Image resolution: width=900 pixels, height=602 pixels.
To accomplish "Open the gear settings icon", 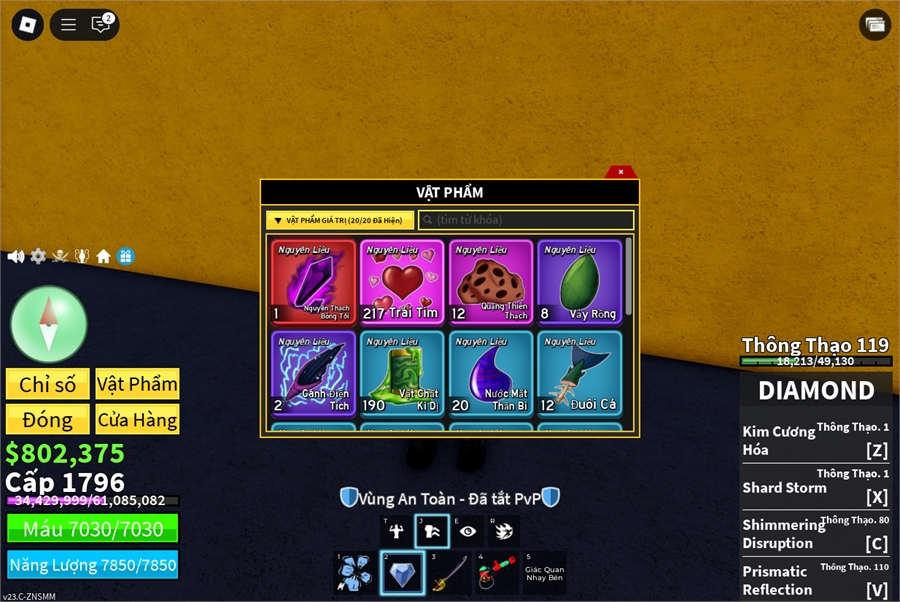I will [x=38, y=256].
